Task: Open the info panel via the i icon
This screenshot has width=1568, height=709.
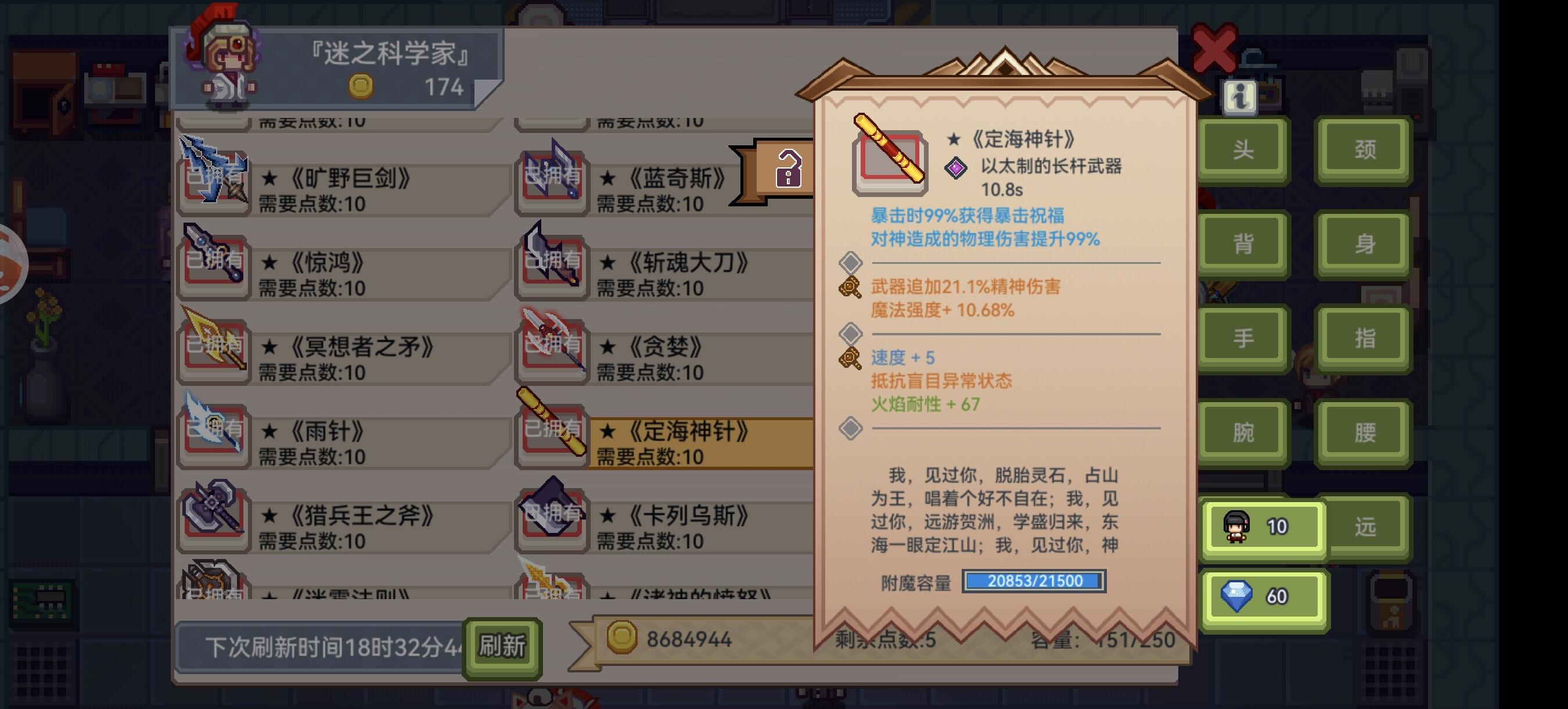Action: coord(1240,98)
